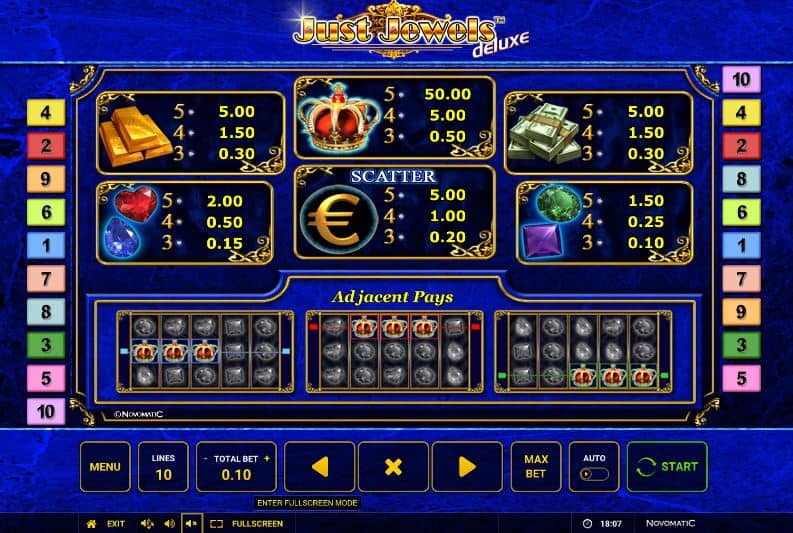Toggle the AUTO spin switch
This screenshot has height=533, width=793.
[594, 474]
